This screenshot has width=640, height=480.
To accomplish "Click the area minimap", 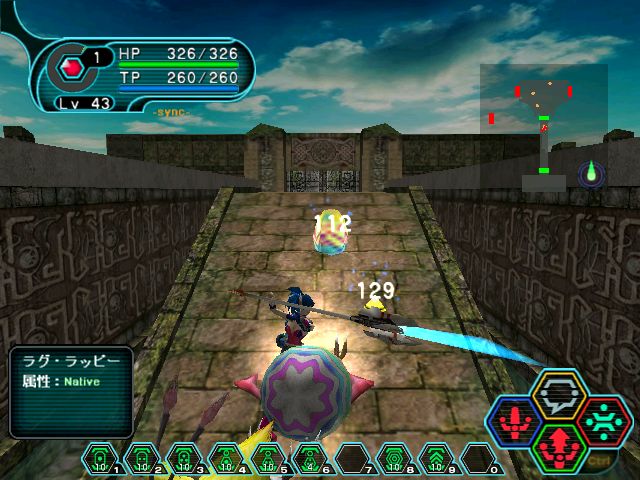I will tap(543, 127).
